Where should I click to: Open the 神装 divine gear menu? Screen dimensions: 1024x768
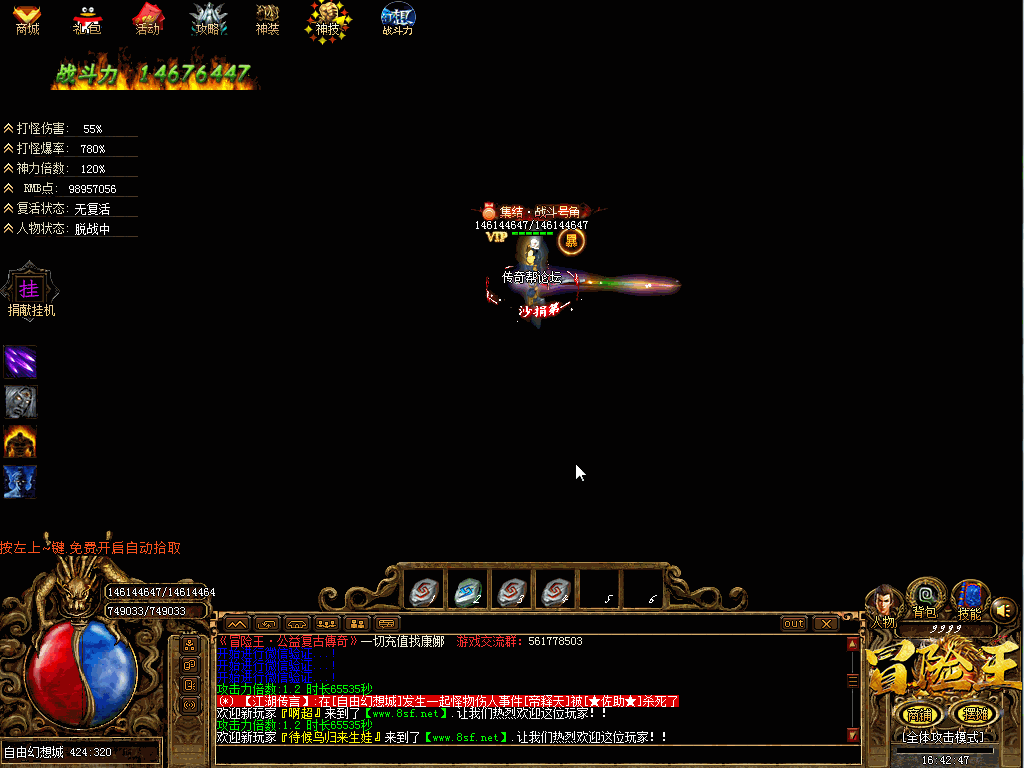[x=267, y=18]
